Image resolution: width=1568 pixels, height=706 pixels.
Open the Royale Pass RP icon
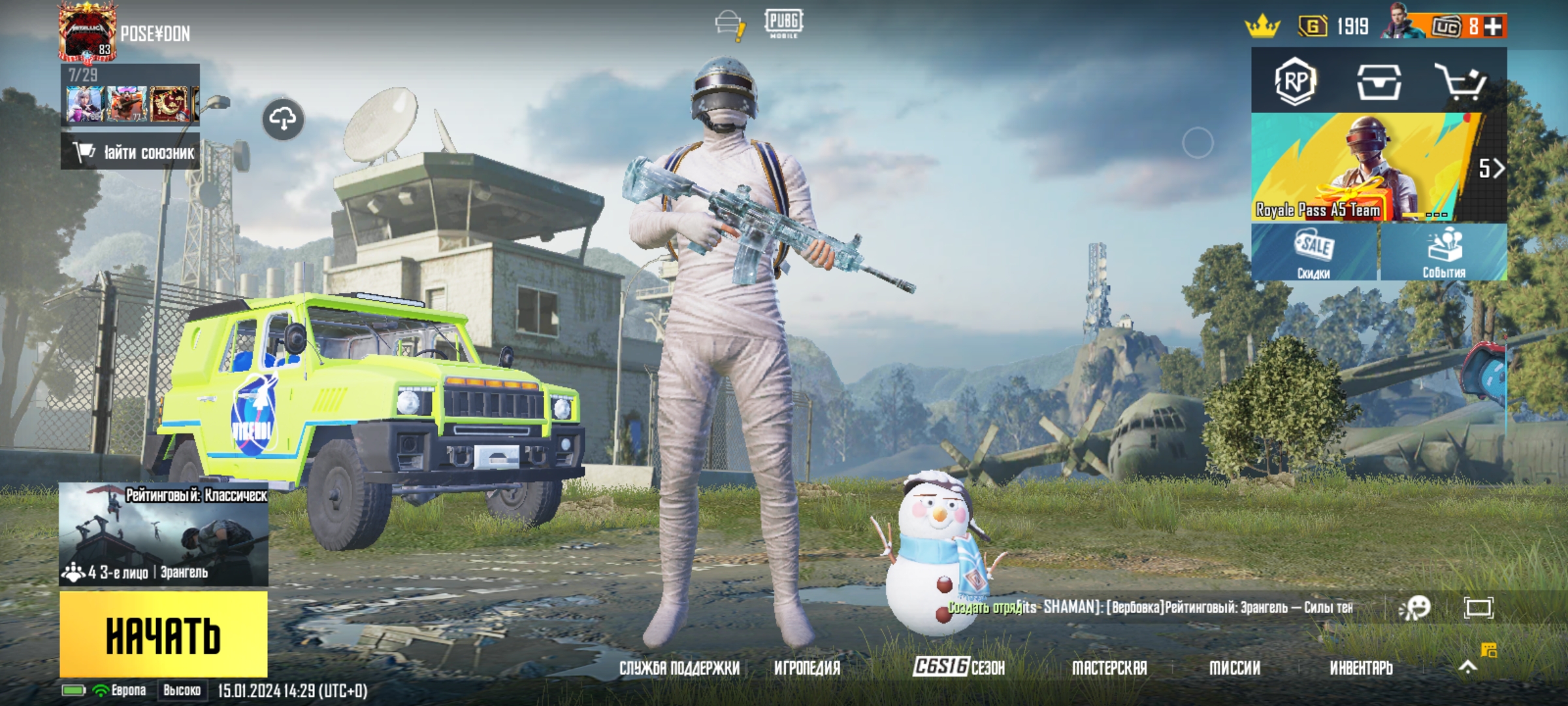[x=1295, y=81]
